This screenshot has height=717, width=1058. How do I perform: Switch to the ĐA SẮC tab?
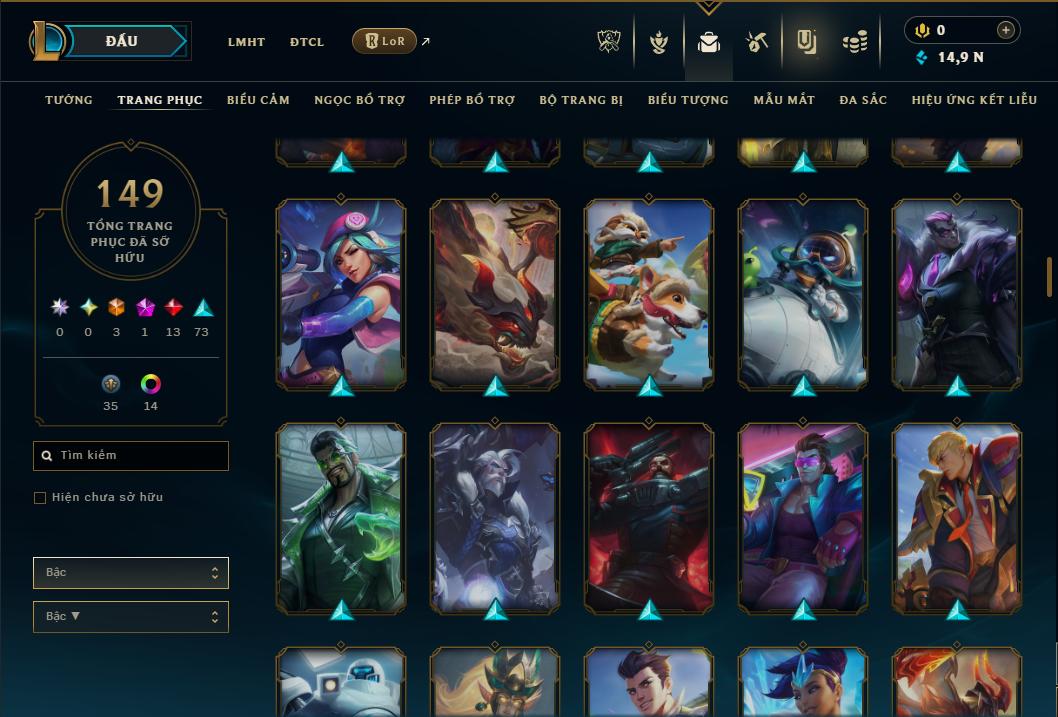pyautogui.click(x=863, y=100)
